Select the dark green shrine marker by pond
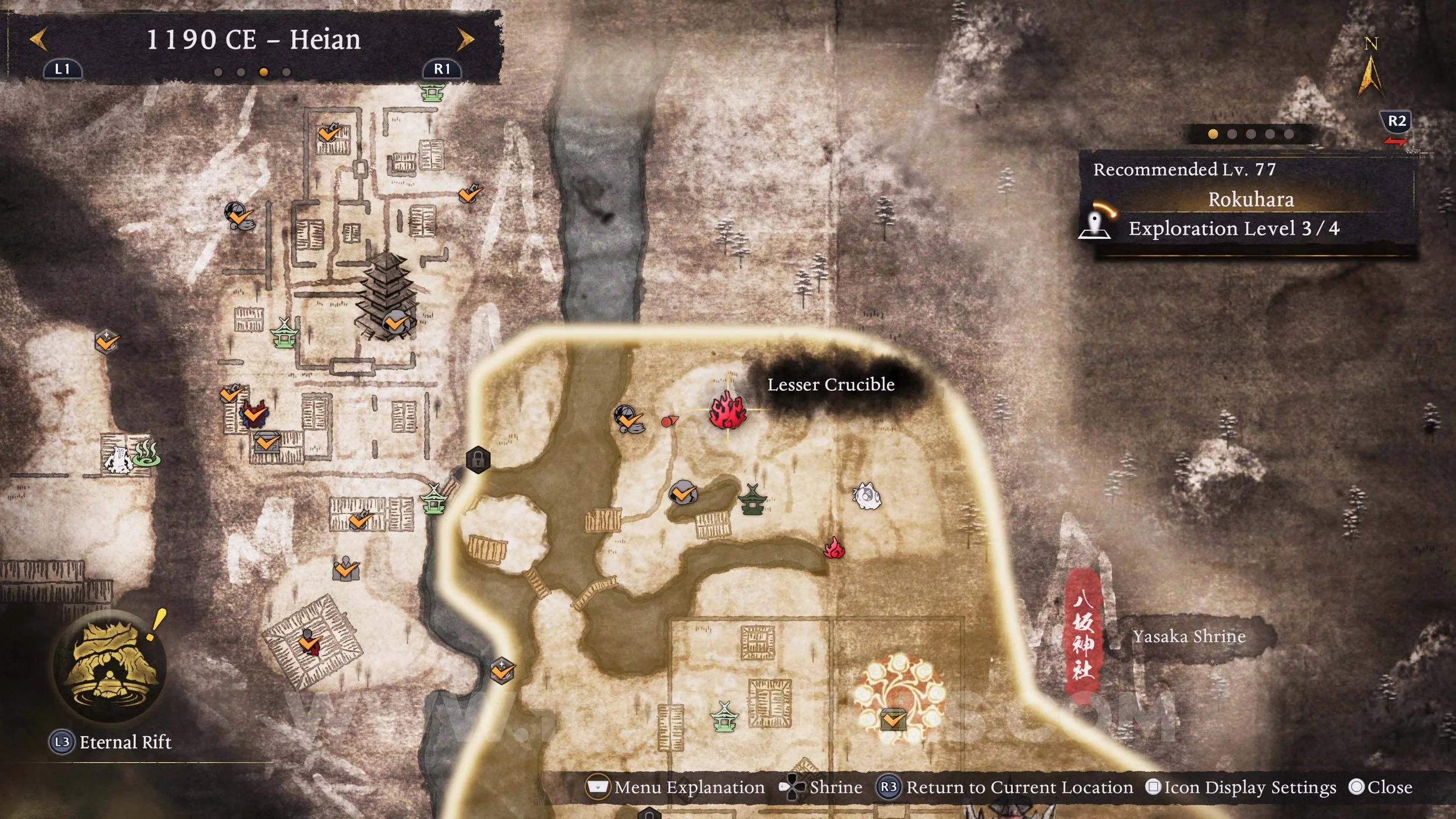 pyautogui.click(x=752, y=500)
